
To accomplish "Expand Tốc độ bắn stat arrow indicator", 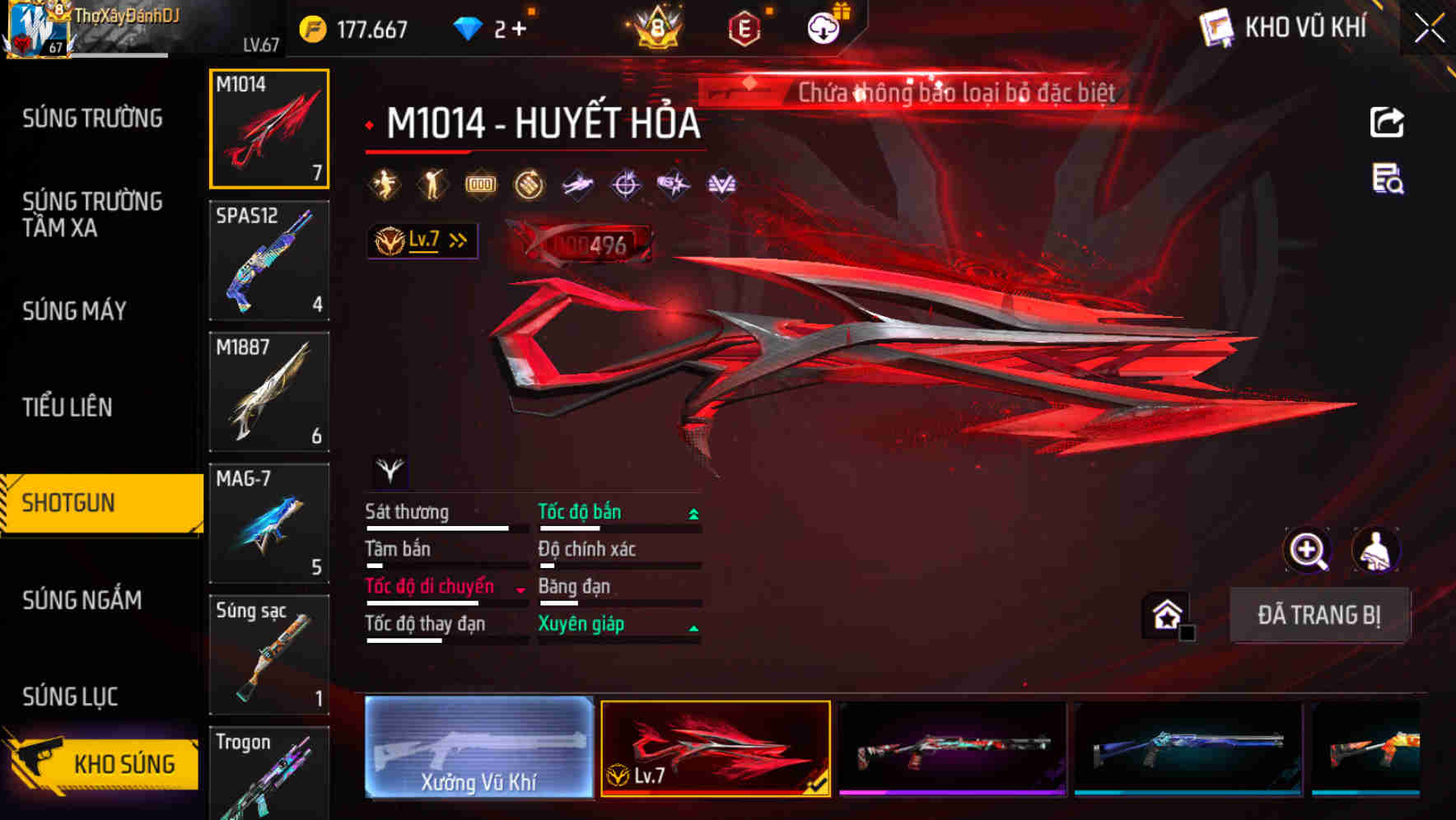I will tap(693, 512).
